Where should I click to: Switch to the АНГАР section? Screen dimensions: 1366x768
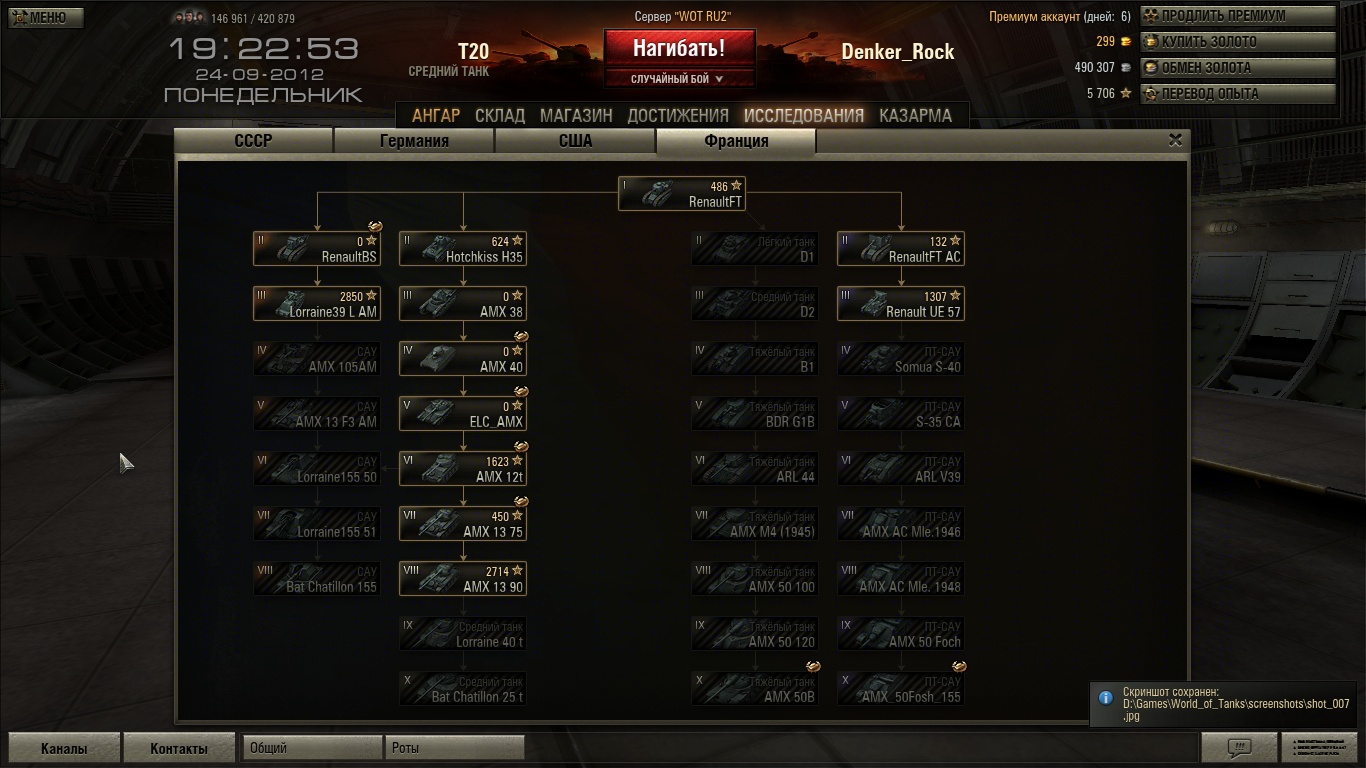436,115
